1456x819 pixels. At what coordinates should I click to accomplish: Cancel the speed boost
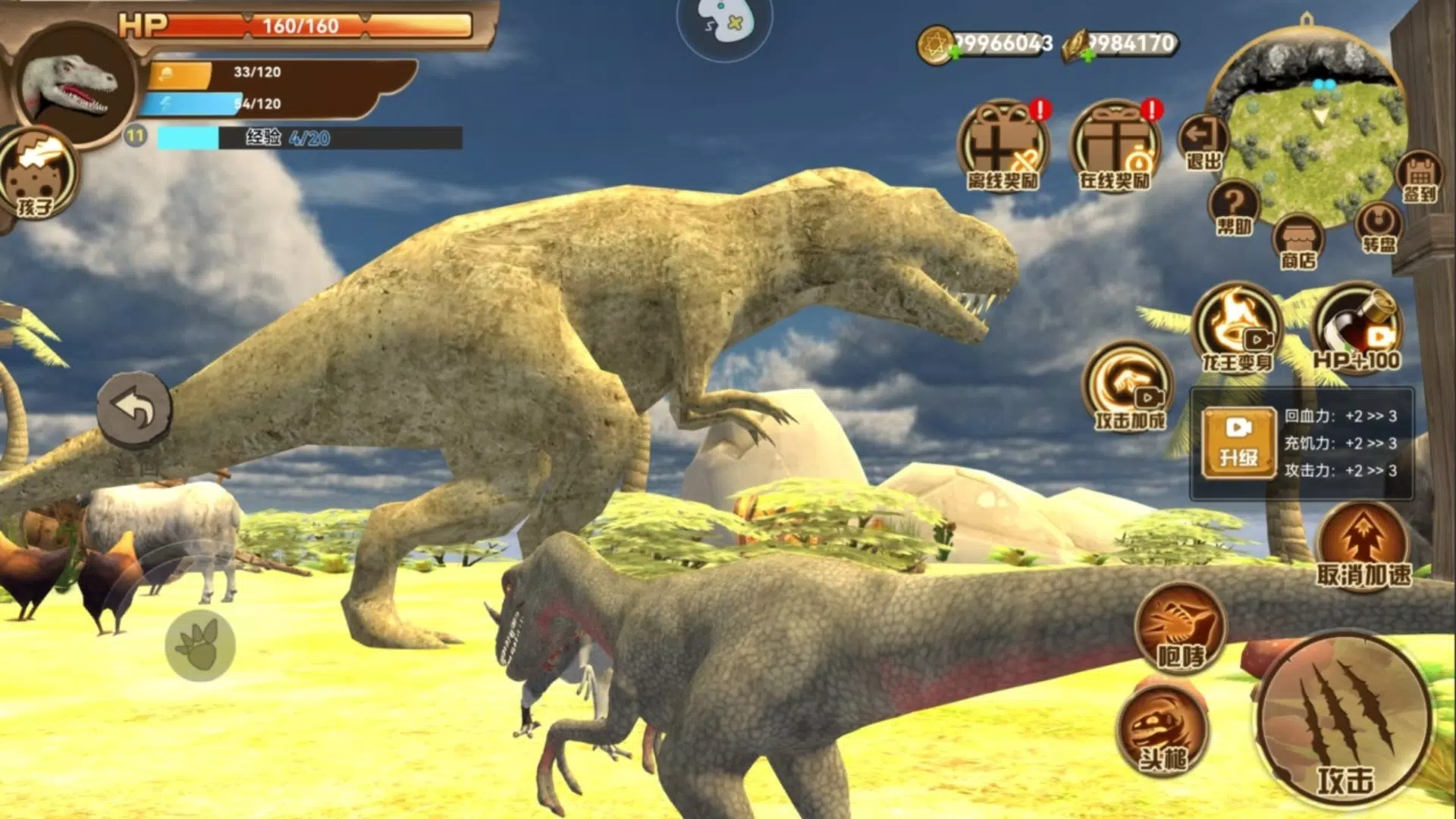click(1363, 546)
